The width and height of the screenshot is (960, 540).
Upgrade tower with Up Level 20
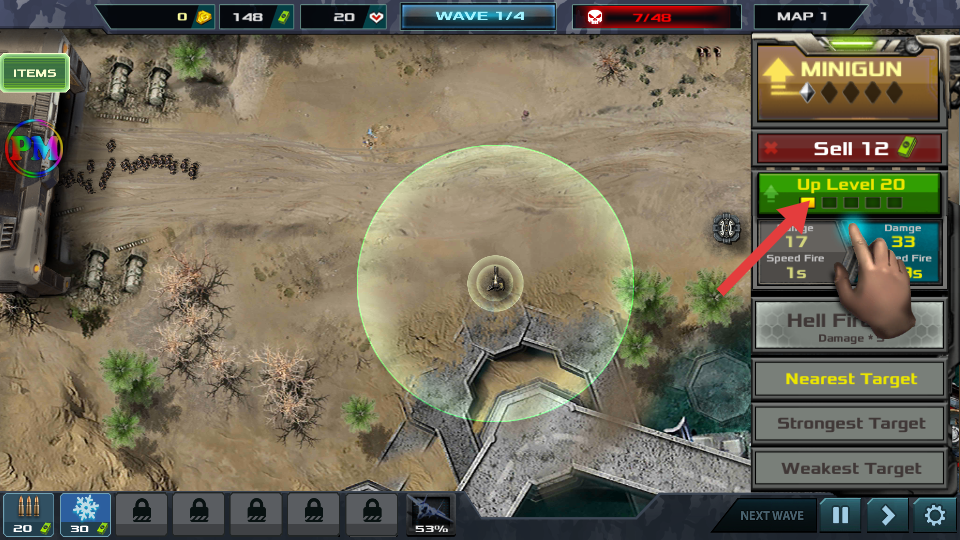point(850,193)
